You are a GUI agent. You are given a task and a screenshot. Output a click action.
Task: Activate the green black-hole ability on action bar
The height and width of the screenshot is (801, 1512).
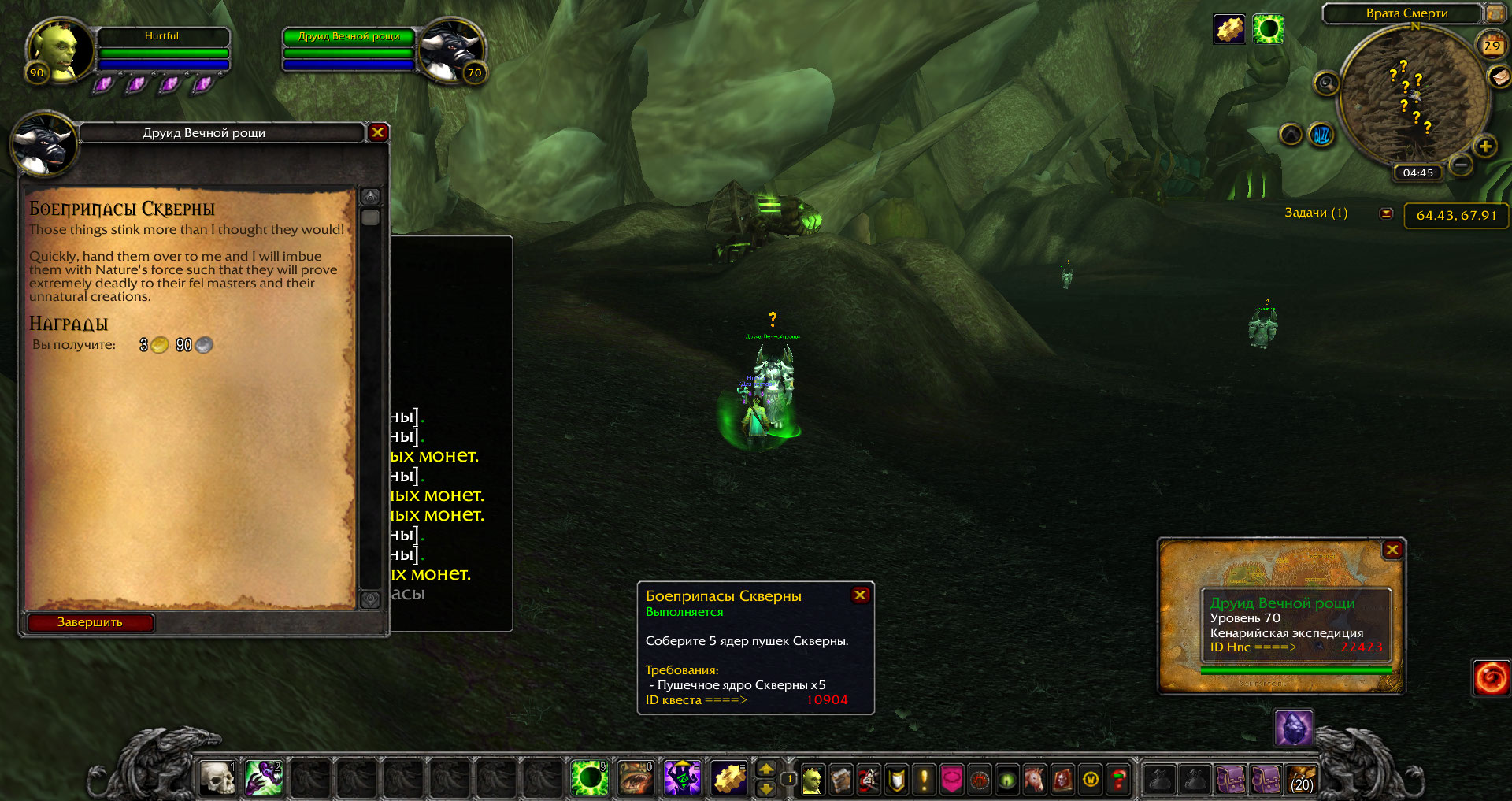tap(589, 778)
